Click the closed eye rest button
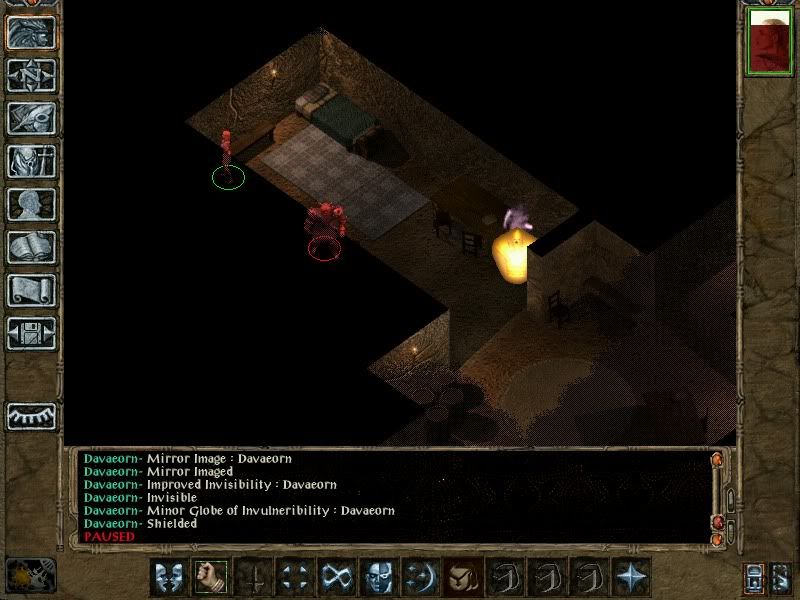Screen dimensions: 800x600 [x=32, y=416]
